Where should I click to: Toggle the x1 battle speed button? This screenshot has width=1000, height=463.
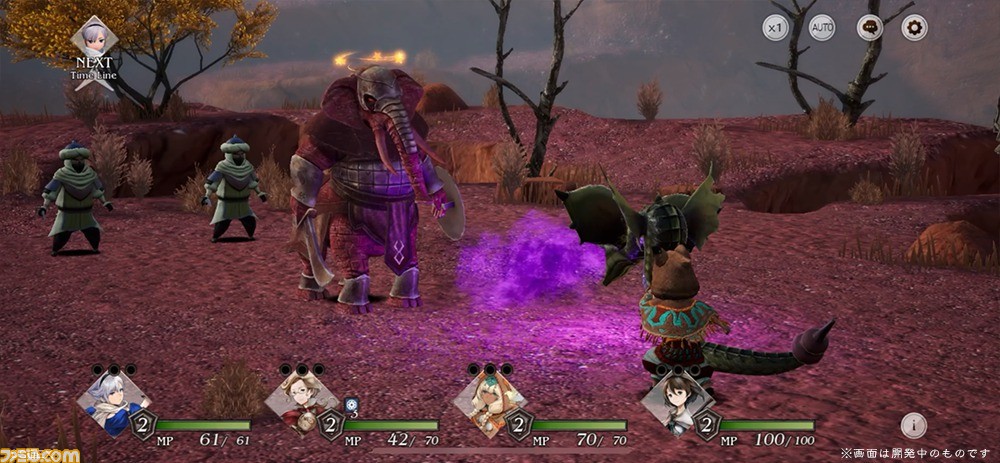click(776, 29)
